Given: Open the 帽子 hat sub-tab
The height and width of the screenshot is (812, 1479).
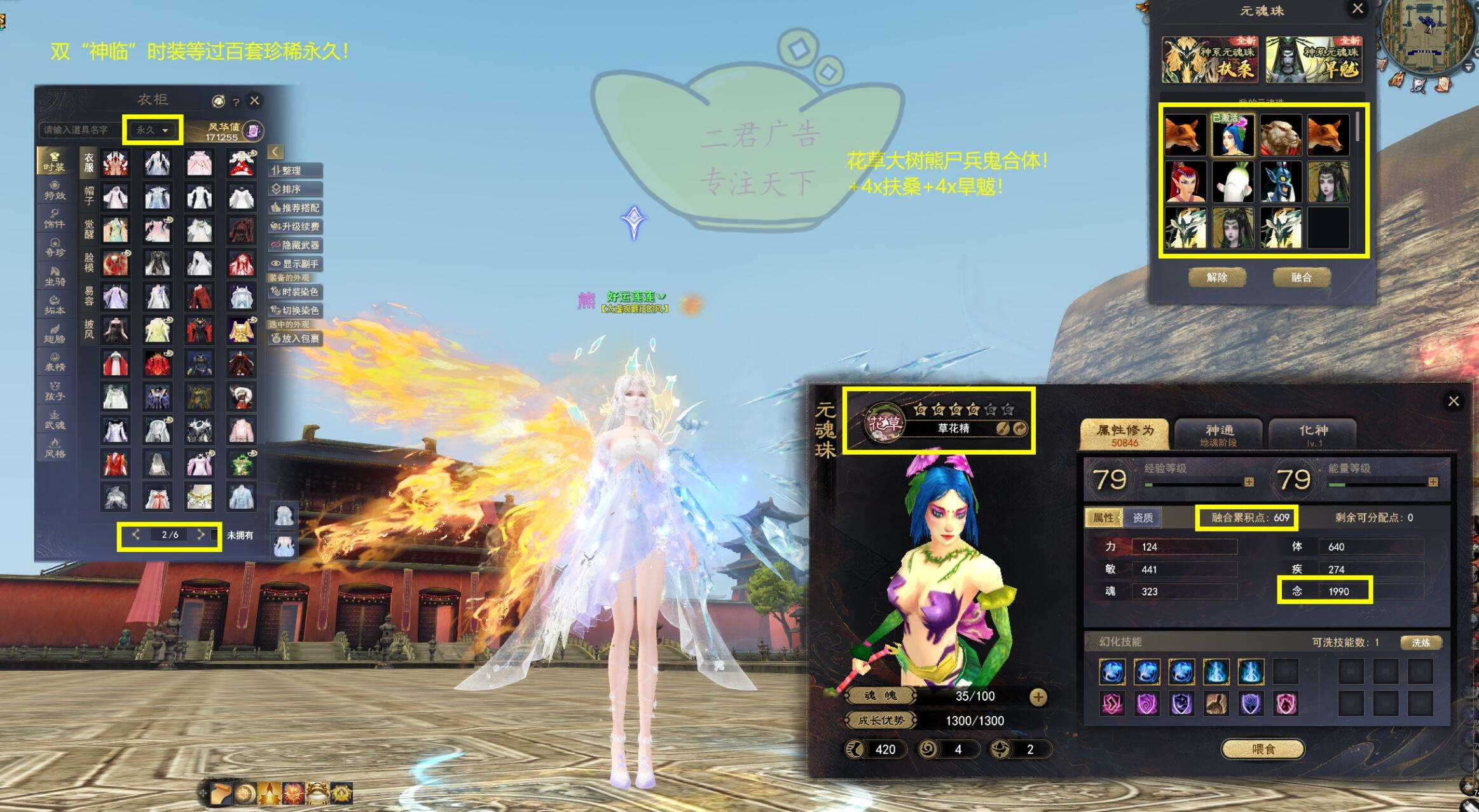Looking at the screenshot, I should point(89,195).
